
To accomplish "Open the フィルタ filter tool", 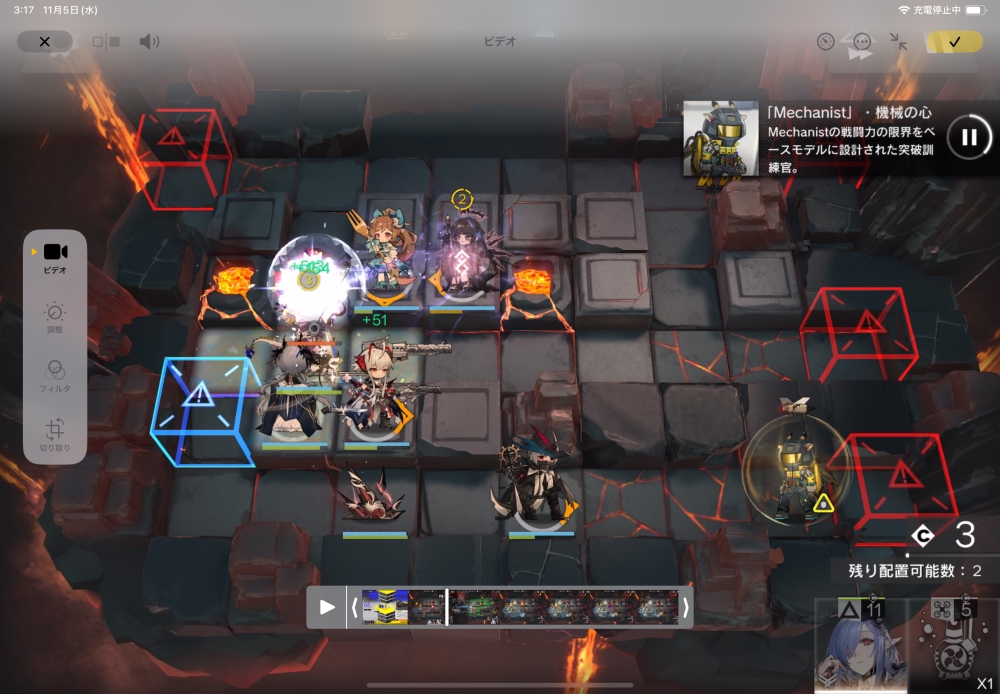I will coord(56,374).
